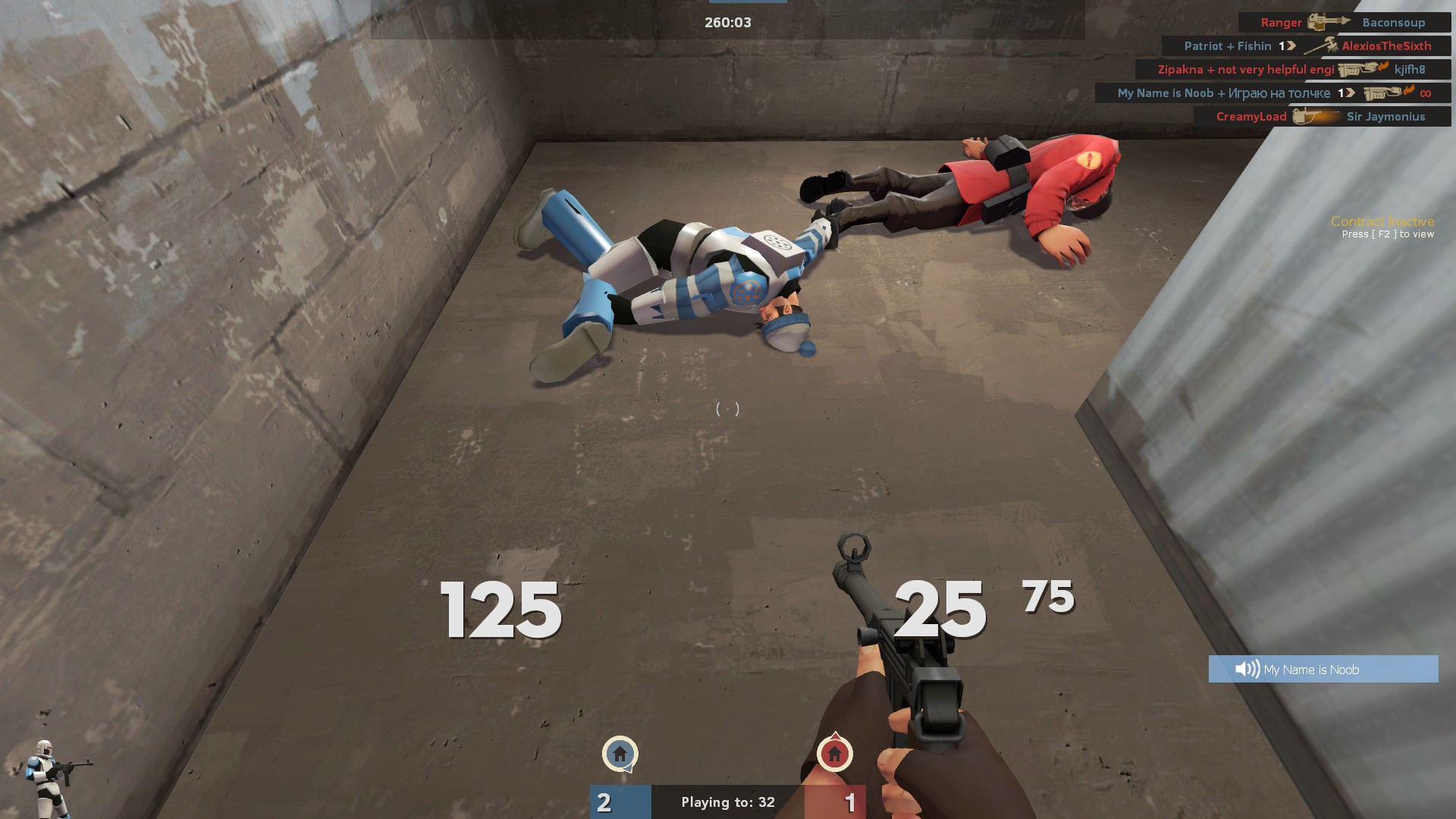1456x819 pixels.
Task: Click the blue team score of 2
Action: 604,802
